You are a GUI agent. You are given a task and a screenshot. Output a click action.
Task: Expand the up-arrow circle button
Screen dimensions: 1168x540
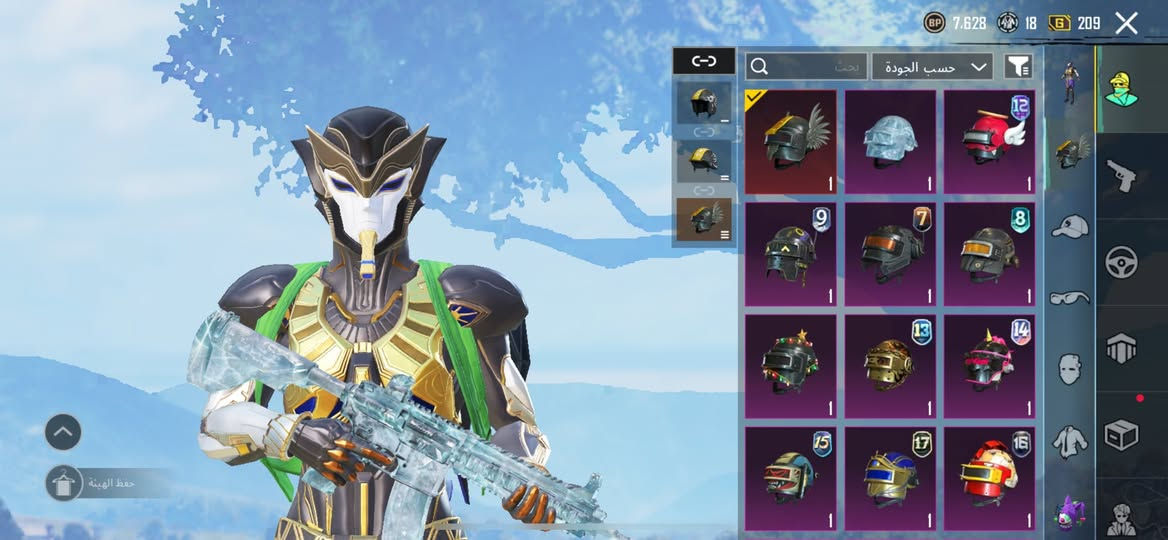[63, 432]
